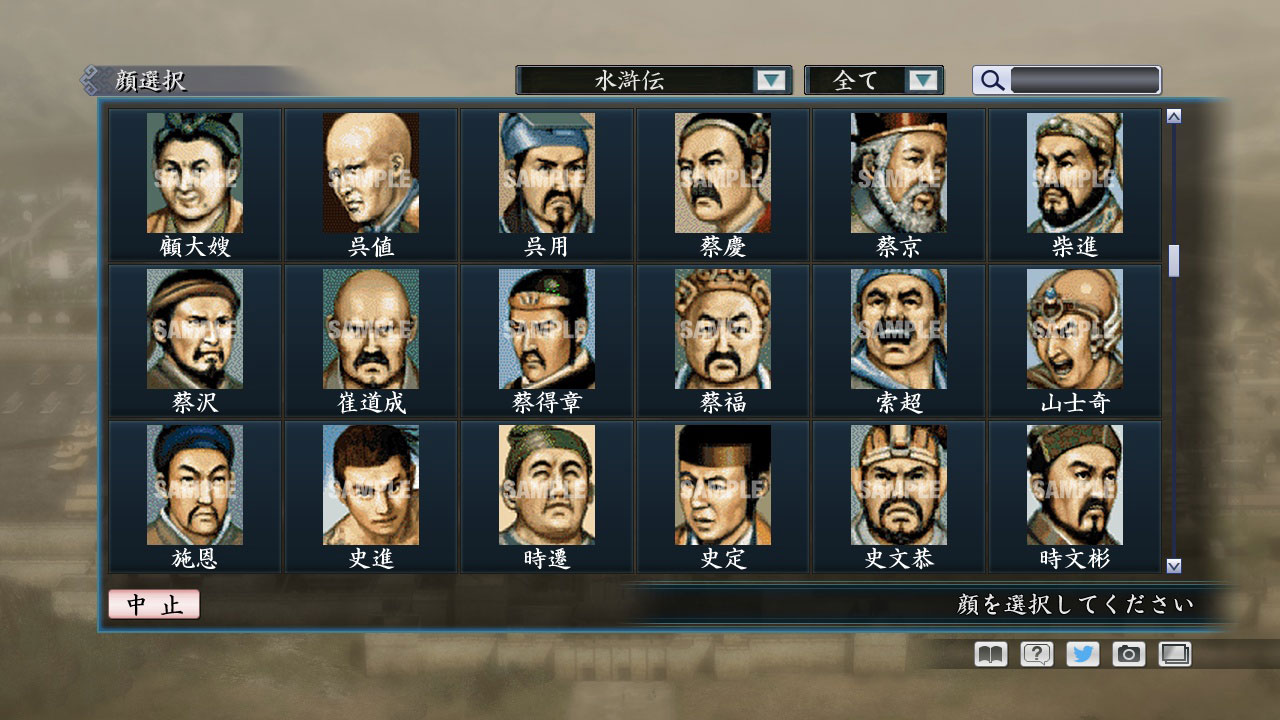Select the 呉用 face portrait
Image resolution: width=1280 pixels, height=720 pixels.
coord(548,172)
